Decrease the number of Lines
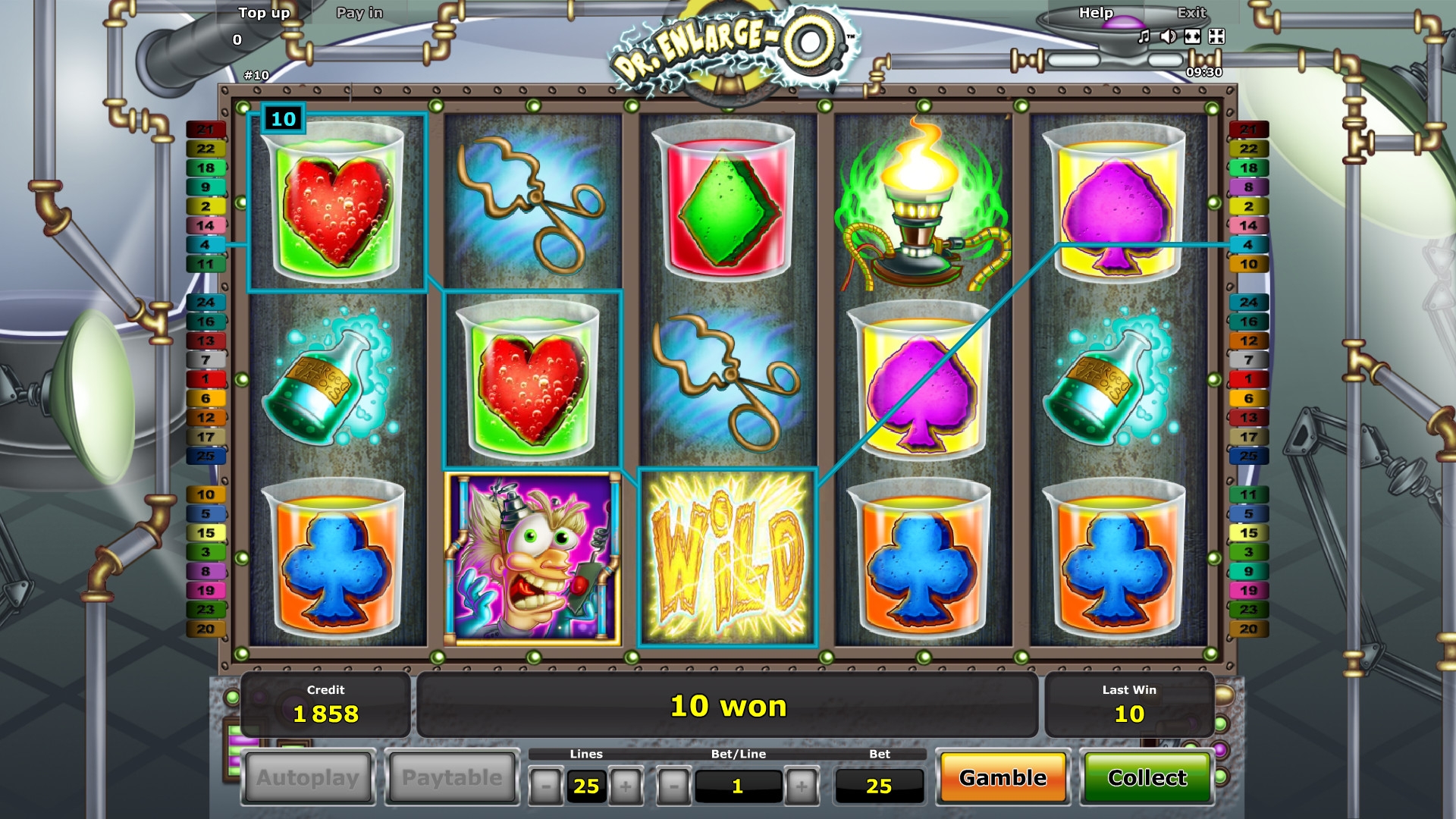This screenshot has height=819, width=1456. (x=545, y=786)
